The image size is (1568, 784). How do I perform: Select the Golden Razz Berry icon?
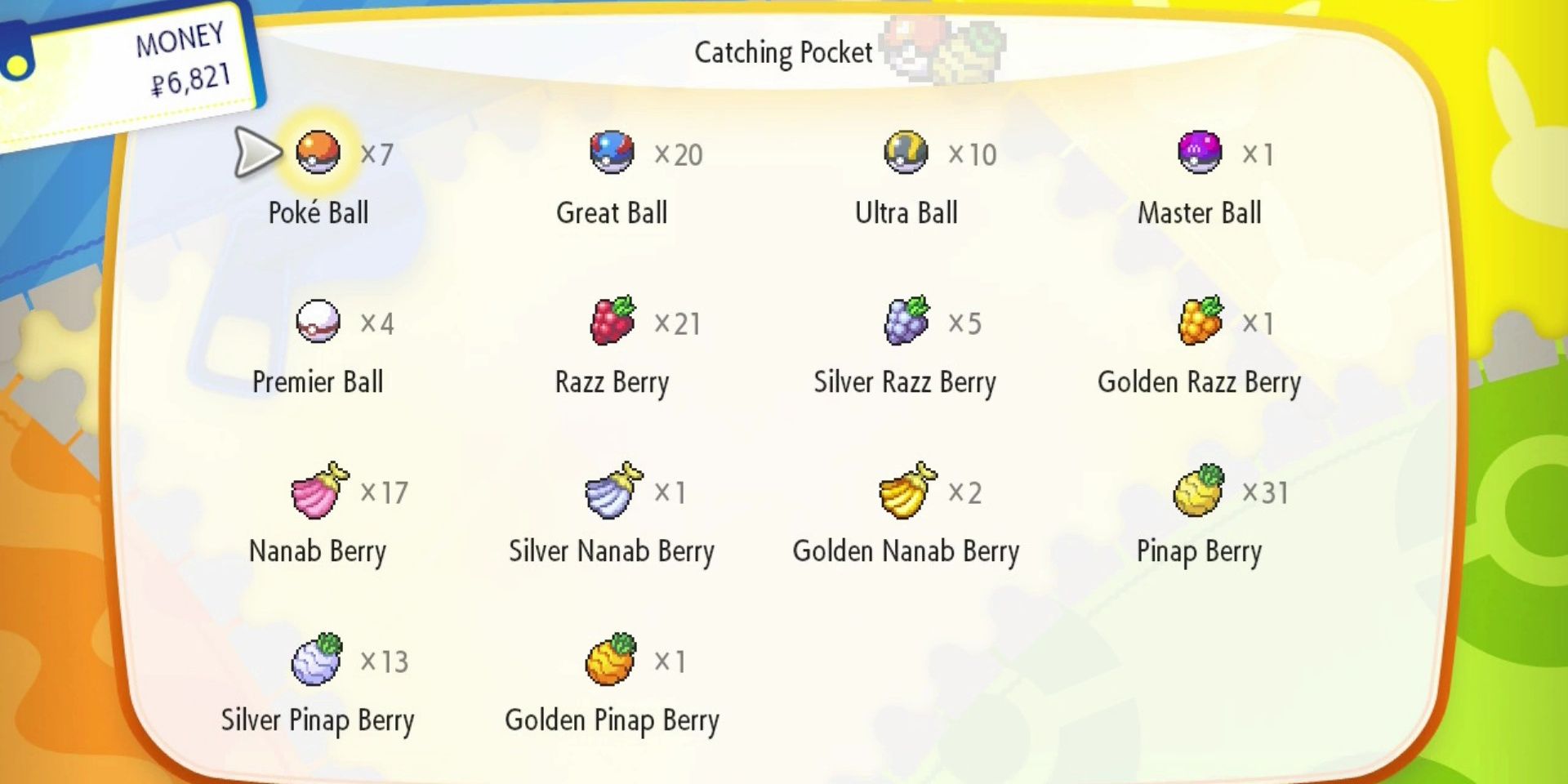[1199, 321]
